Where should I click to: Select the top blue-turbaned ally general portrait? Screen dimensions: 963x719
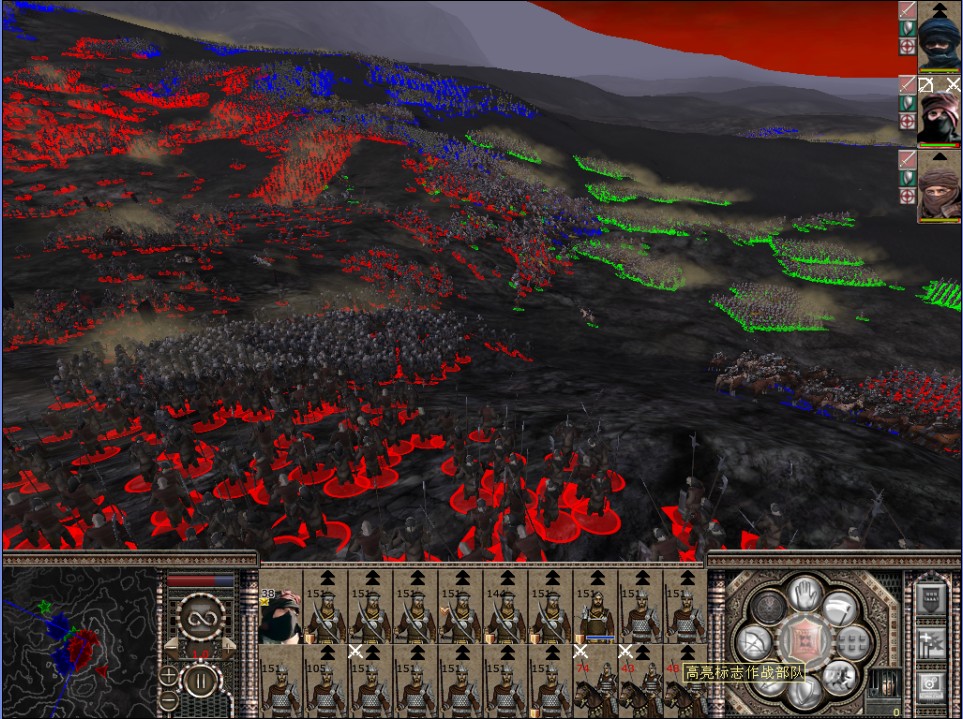(x=939, y=36)
